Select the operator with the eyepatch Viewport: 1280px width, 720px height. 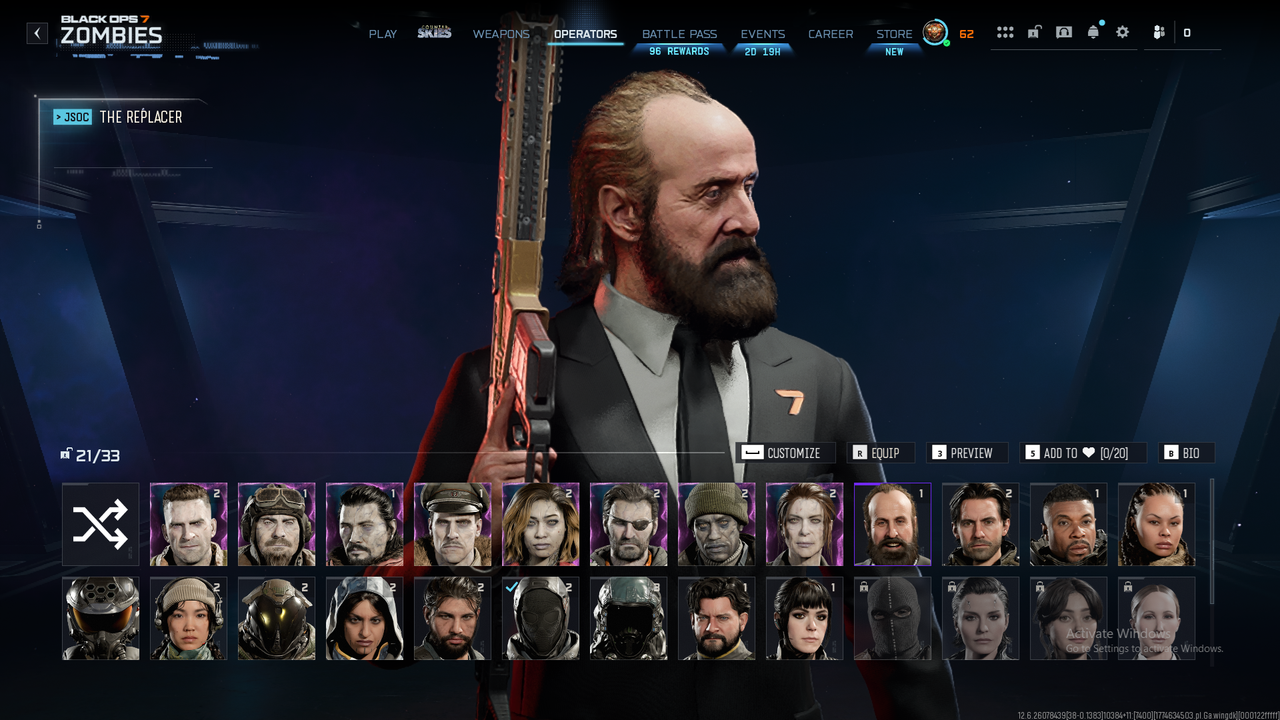tap(628, 524)
